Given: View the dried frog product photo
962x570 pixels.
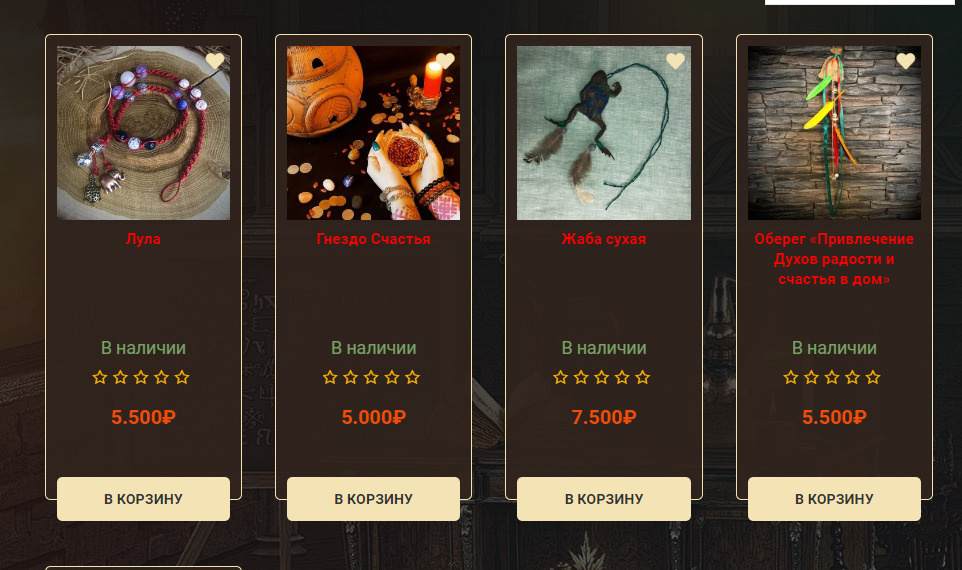Looking at the screenshot, I should 603,133.
